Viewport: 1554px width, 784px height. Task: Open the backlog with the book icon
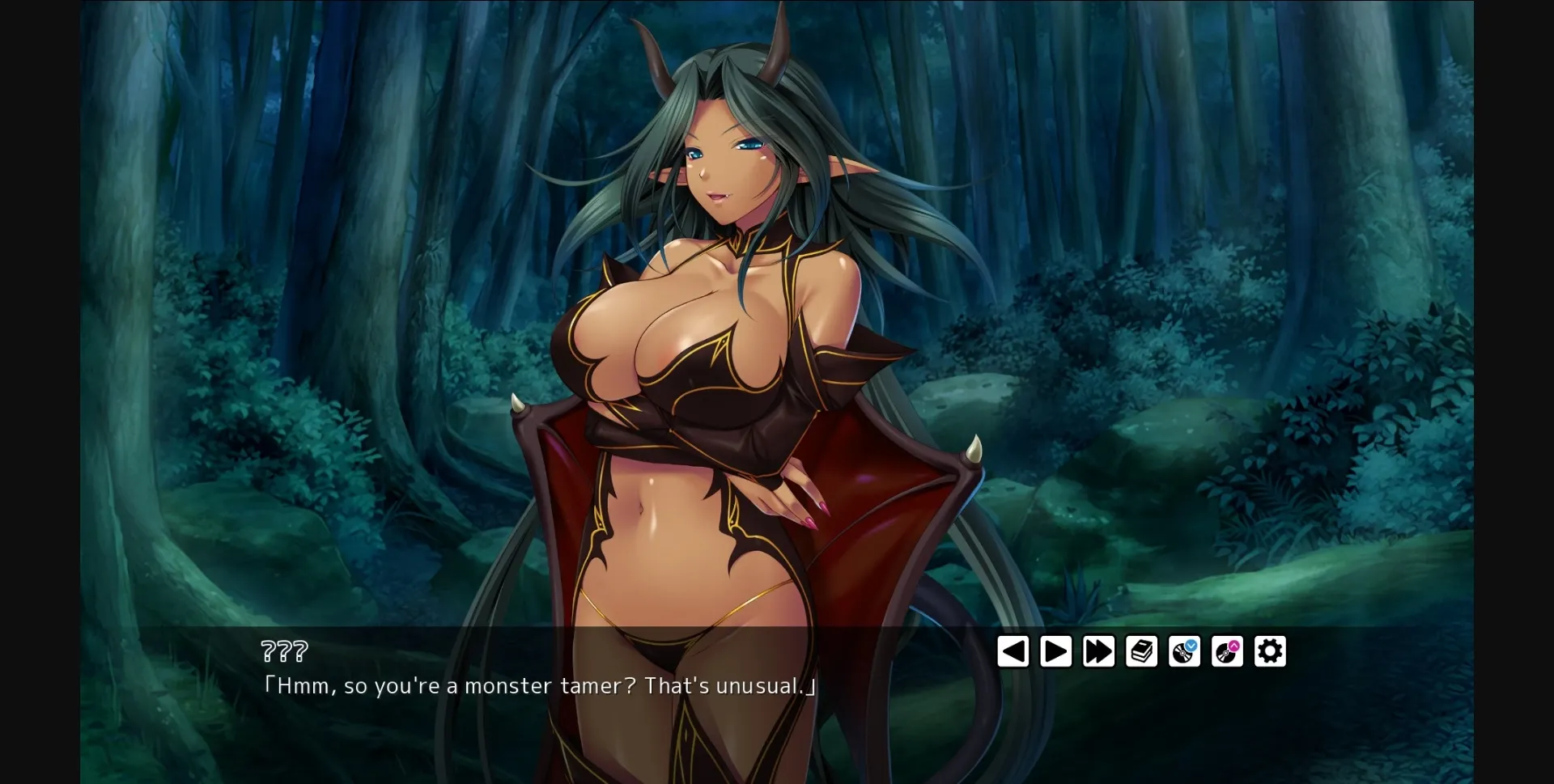pyautogui.click(x=1141, y=651)
